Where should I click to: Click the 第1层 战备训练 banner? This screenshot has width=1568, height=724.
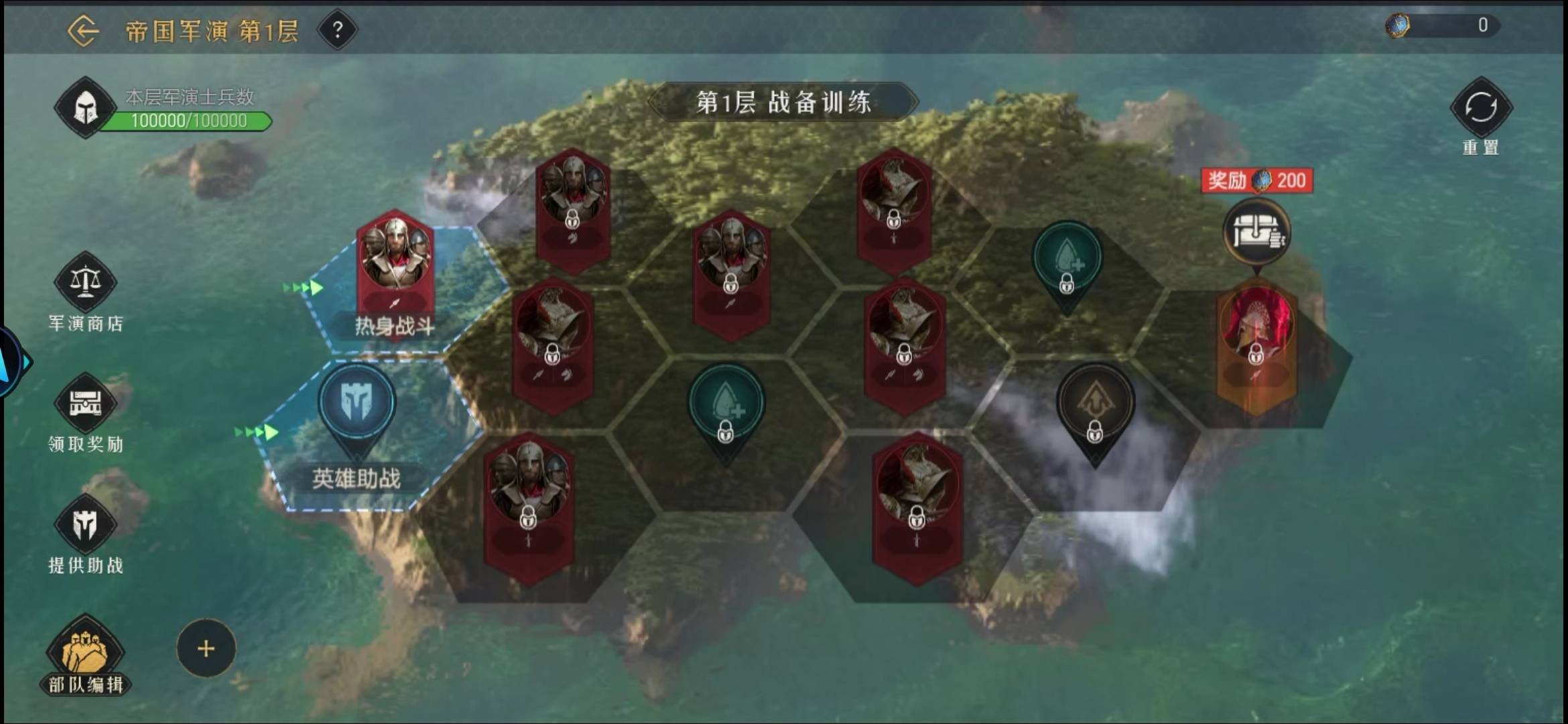point(784,103)
